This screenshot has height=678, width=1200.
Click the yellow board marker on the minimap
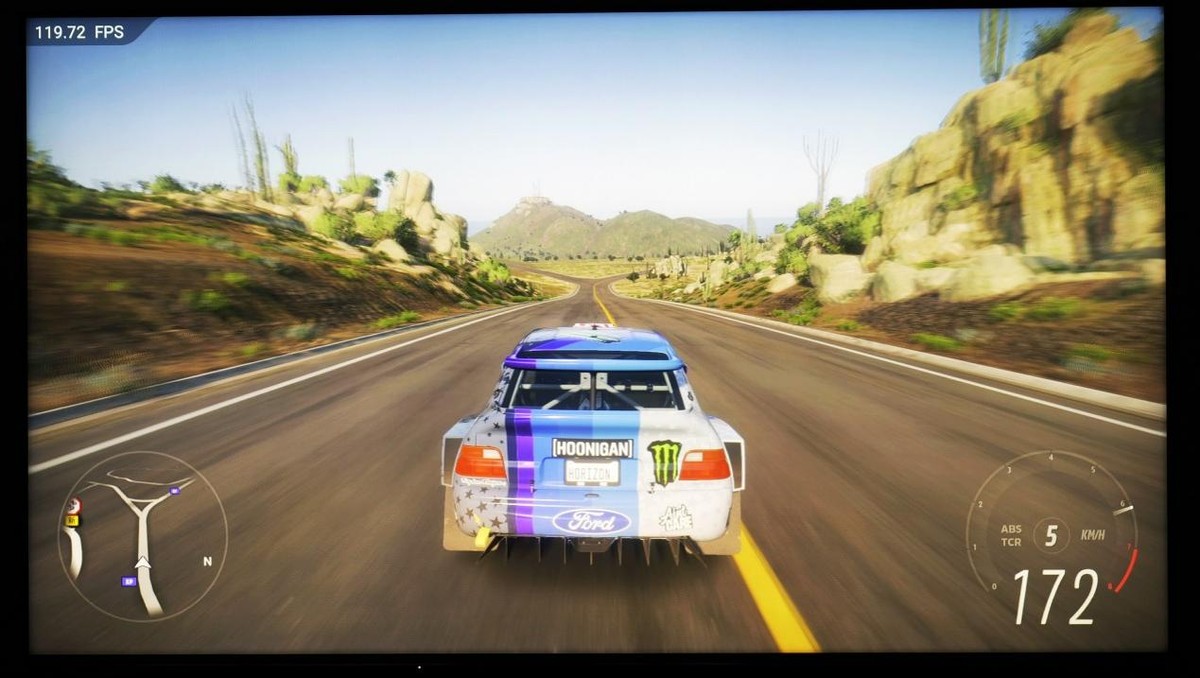(x=72, y=520)
